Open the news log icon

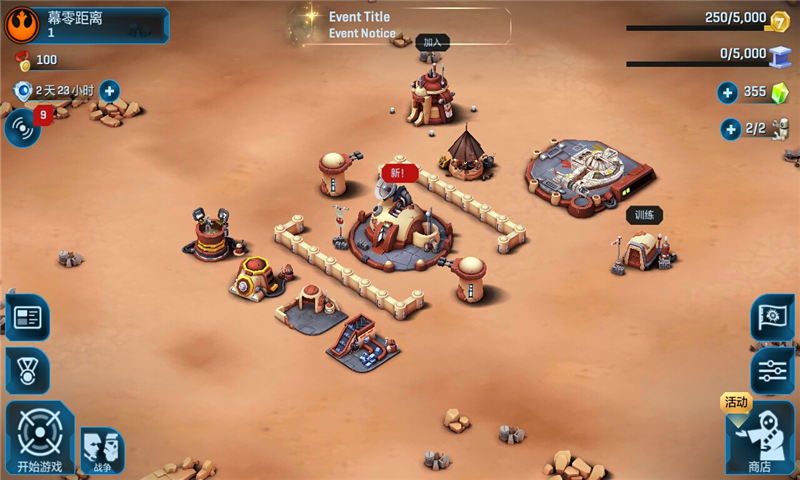pyautogui.click(x=27, y=318)
